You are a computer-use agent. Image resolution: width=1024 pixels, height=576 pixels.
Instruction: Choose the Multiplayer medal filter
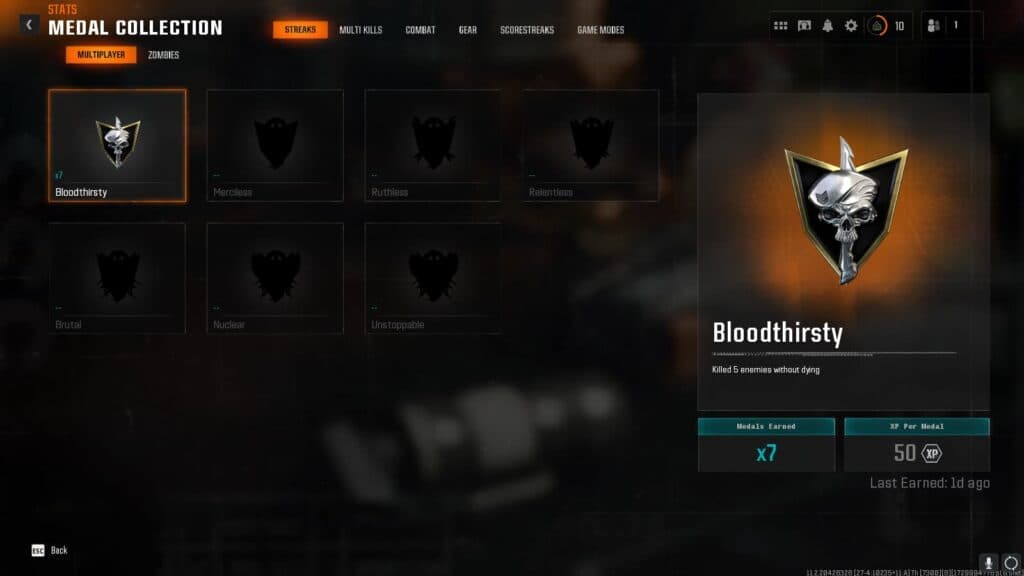[x=101, y=55]
